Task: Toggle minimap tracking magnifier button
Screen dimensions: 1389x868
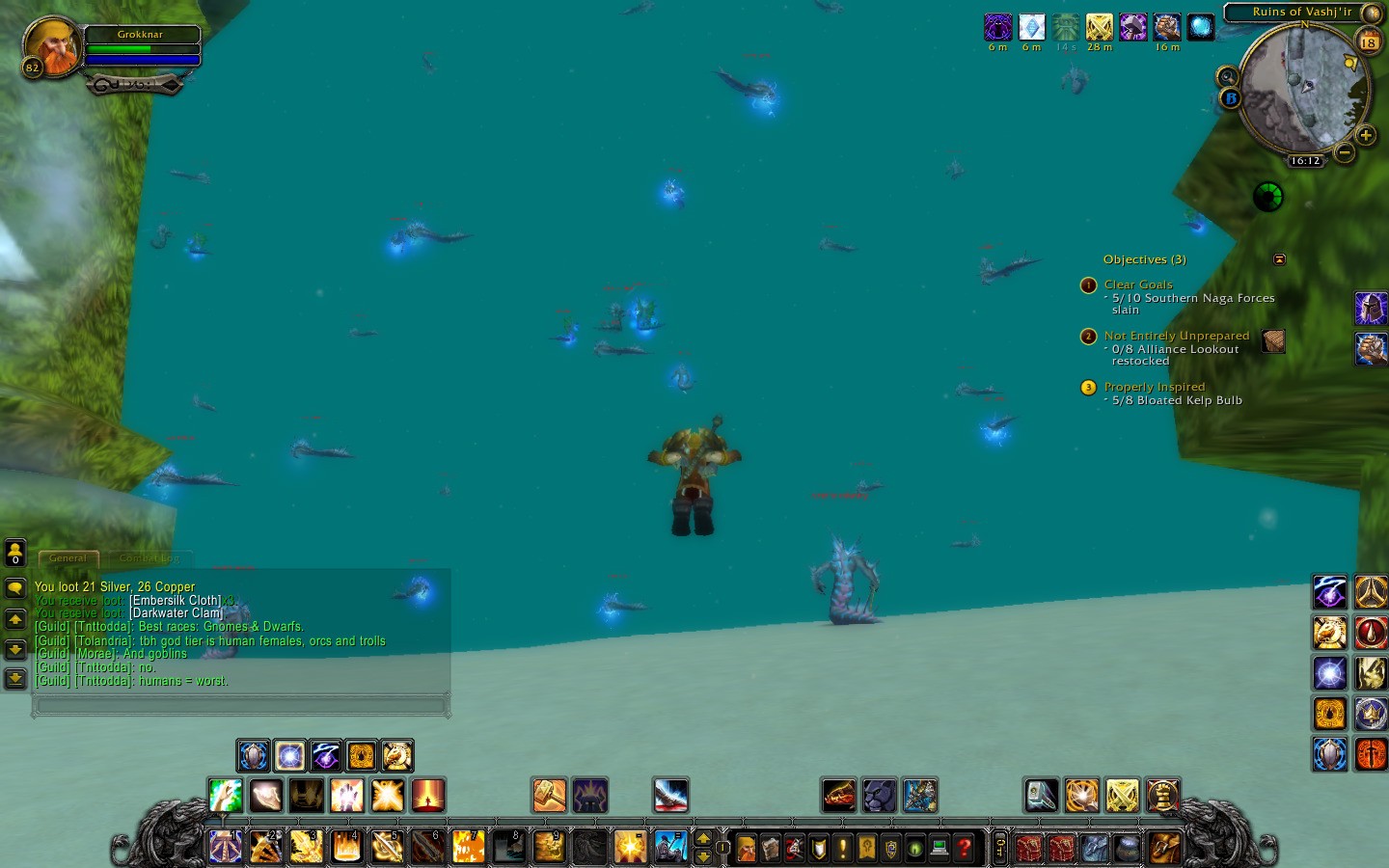Action: pos(1227,76)
